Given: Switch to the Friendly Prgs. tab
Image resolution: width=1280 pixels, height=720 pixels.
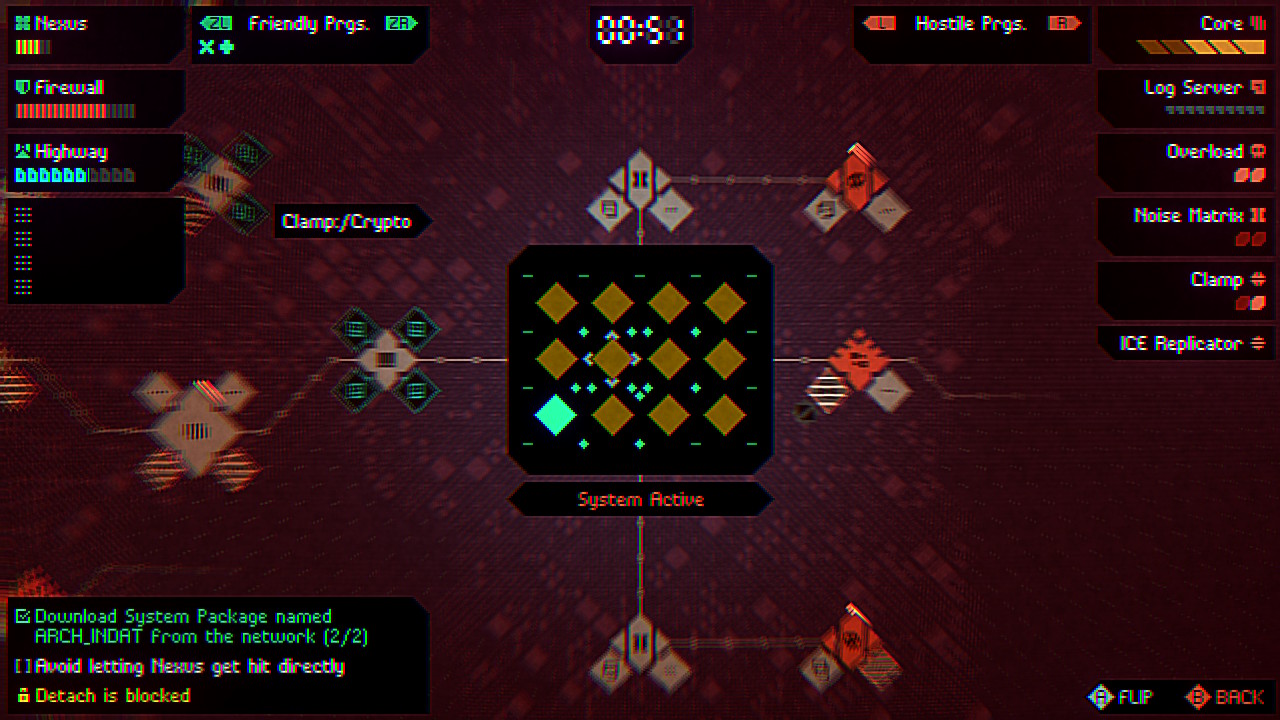Looking at the screenshot, I should click(x=310, y=23).
